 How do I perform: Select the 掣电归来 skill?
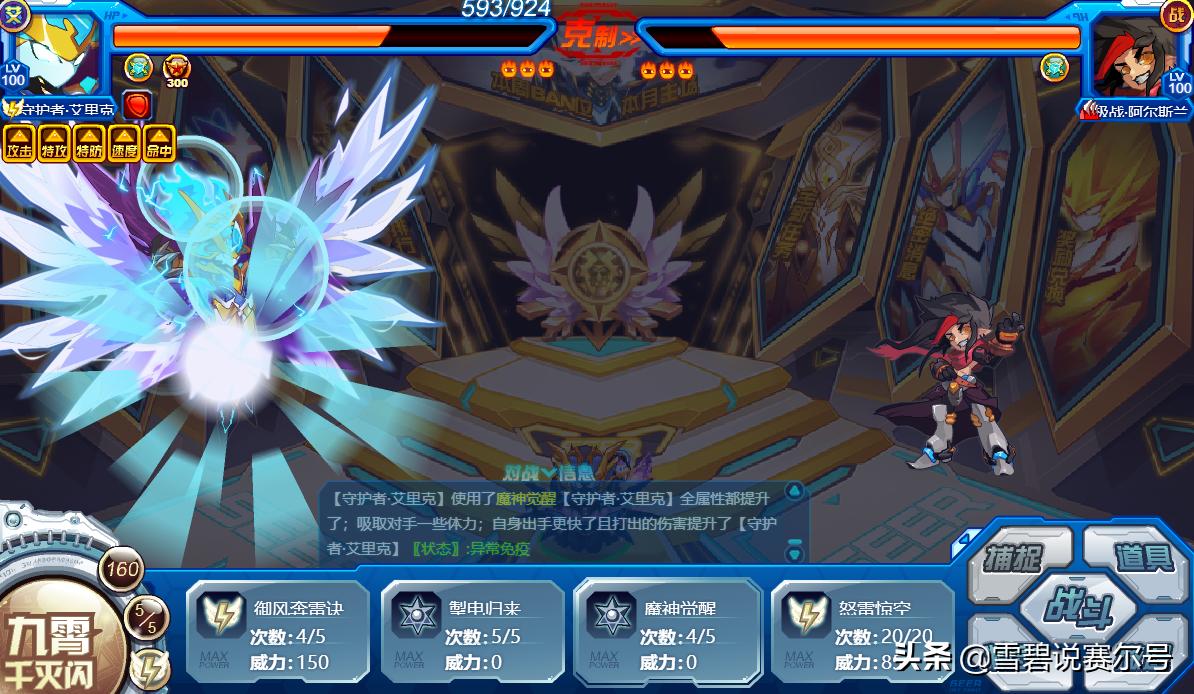(x=472, y=633)
